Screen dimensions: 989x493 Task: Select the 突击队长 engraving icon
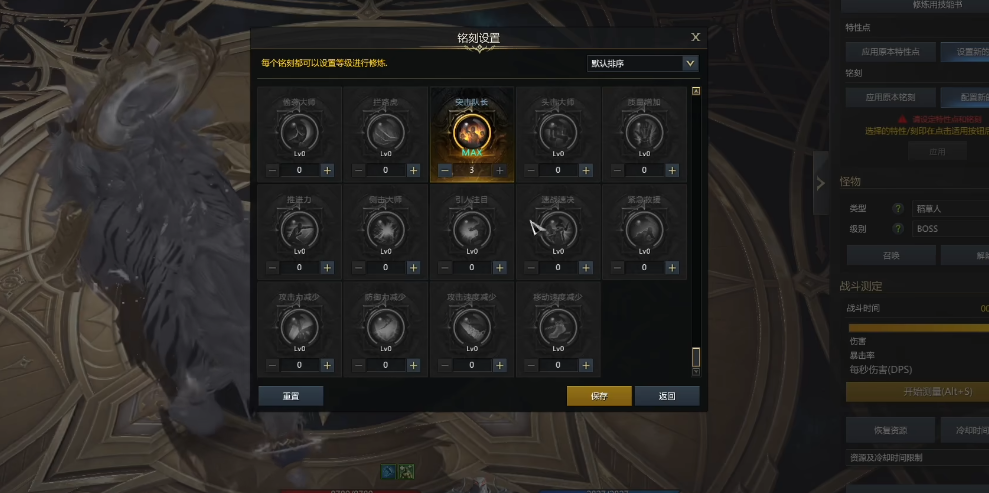click(x=472, y=131)
